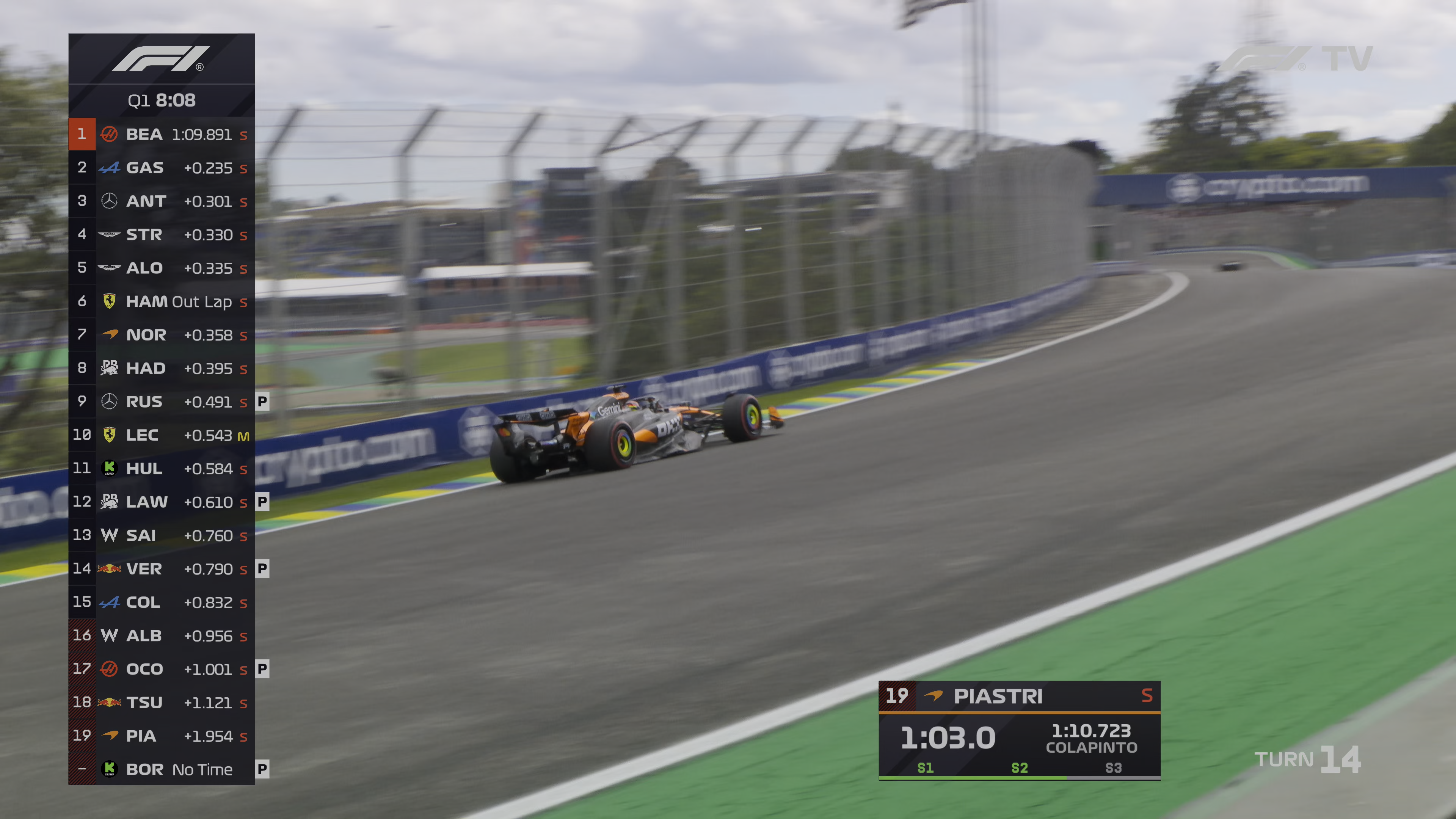Open the Piastri lap timing panel

(x=1019, y=730)
